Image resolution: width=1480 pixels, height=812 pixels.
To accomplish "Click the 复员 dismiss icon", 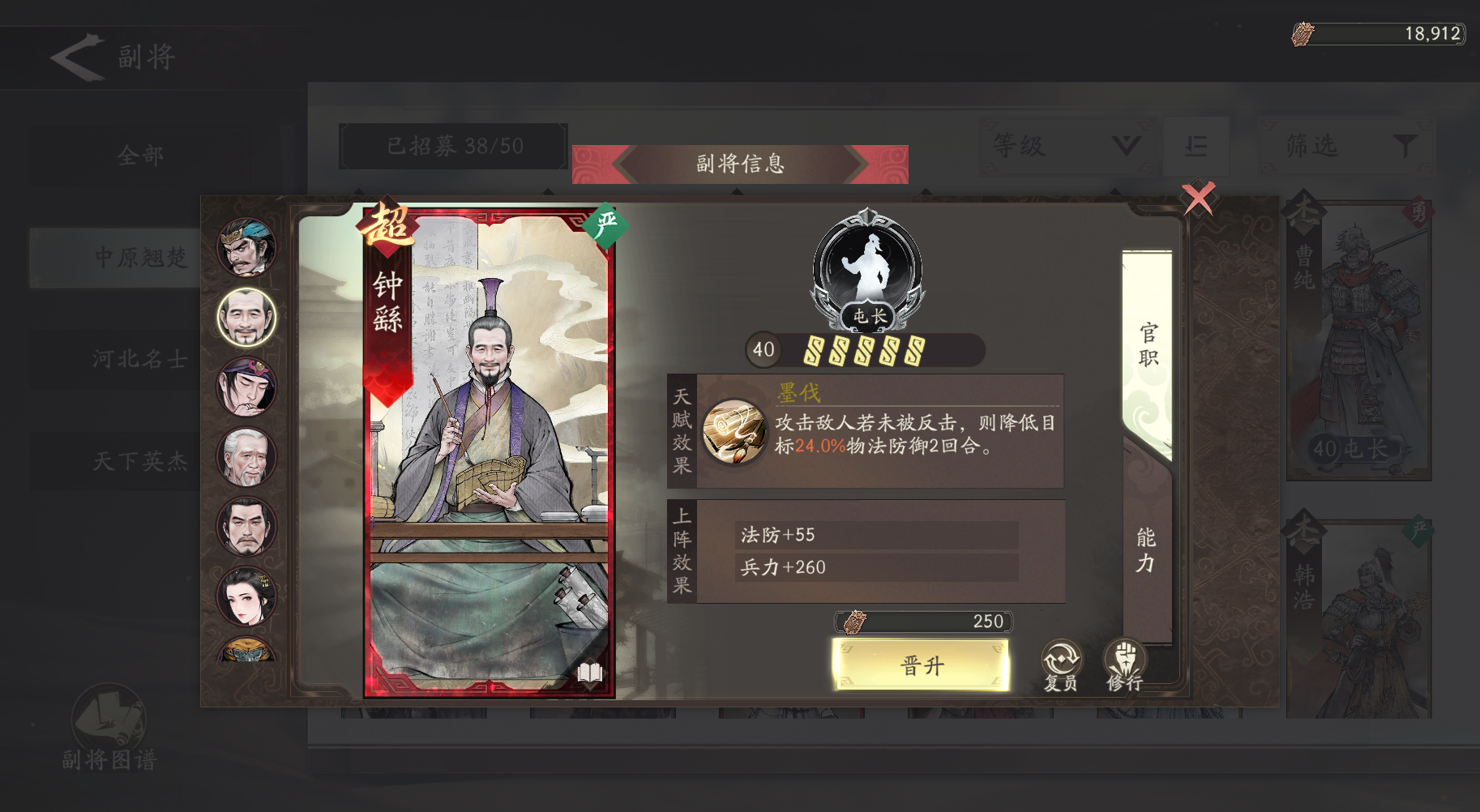I will point(1059,664).
